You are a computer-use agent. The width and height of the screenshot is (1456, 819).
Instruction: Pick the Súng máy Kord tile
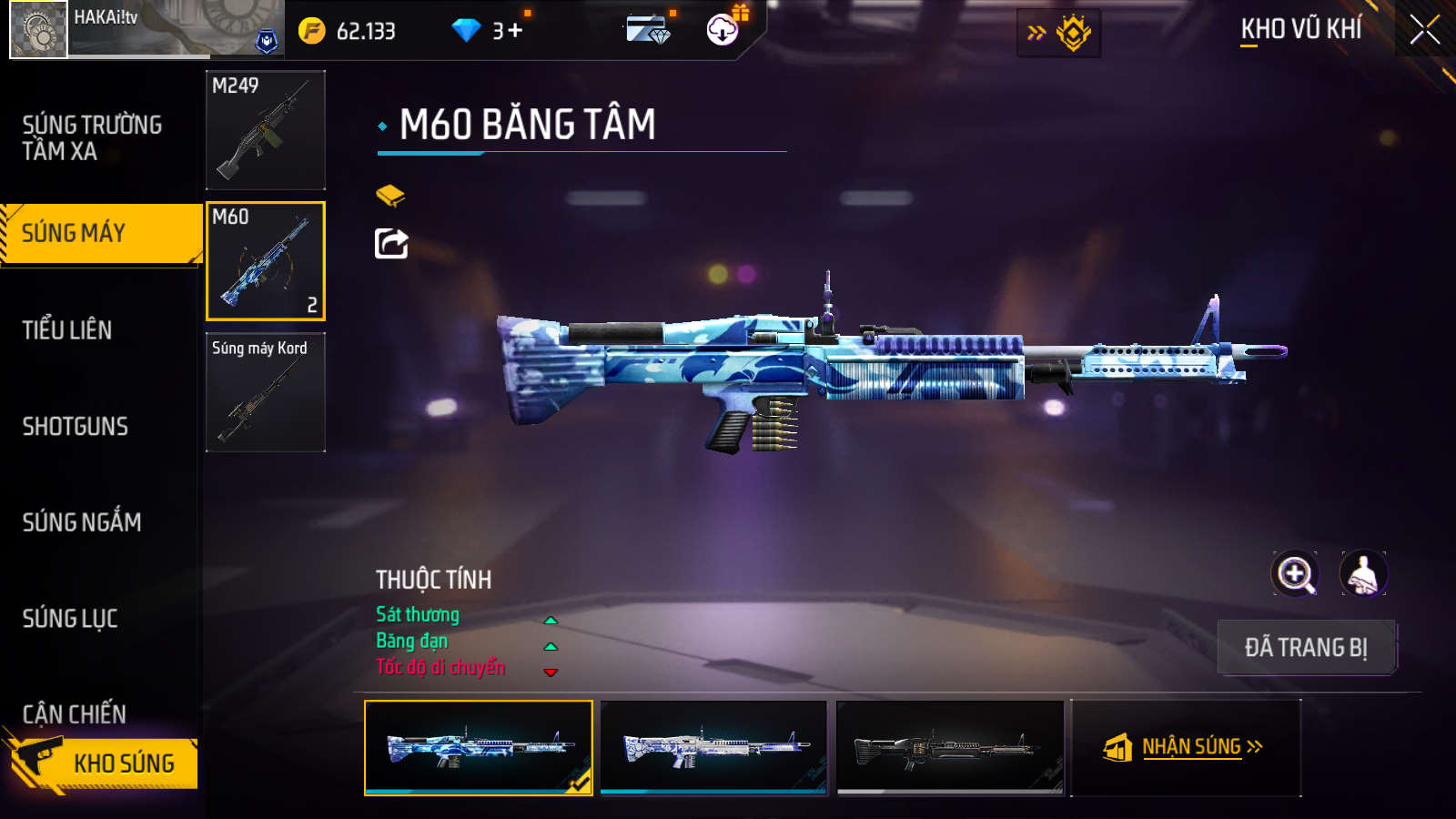click(266, 392)
